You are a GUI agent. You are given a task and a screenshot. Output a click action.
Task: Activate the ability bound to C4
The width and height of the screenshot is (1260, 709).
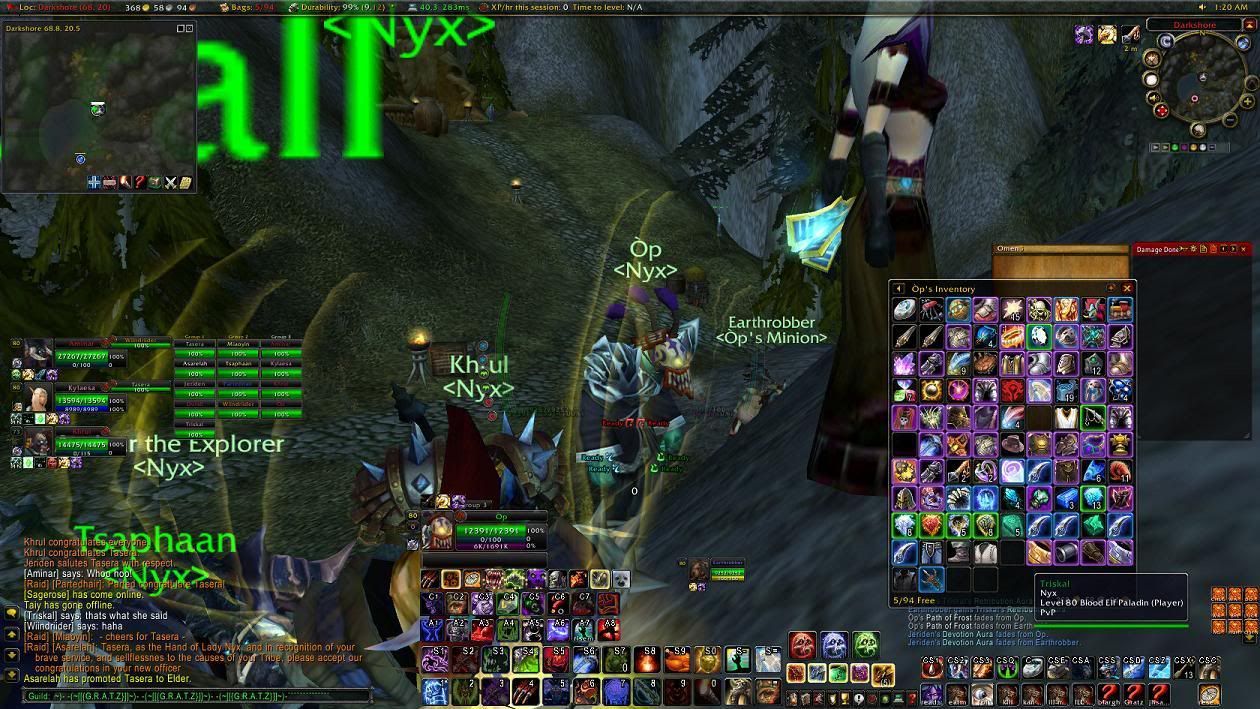[508, 603]
